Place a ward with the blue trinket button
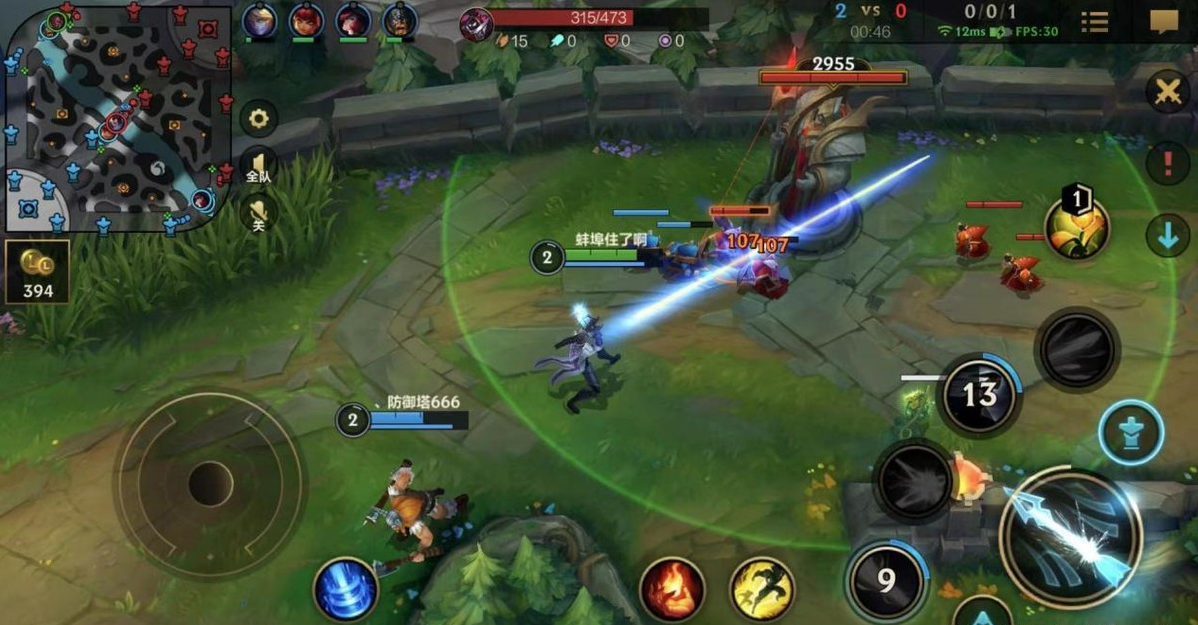The image size is (1198, 625). click(x=1131, y=432)
